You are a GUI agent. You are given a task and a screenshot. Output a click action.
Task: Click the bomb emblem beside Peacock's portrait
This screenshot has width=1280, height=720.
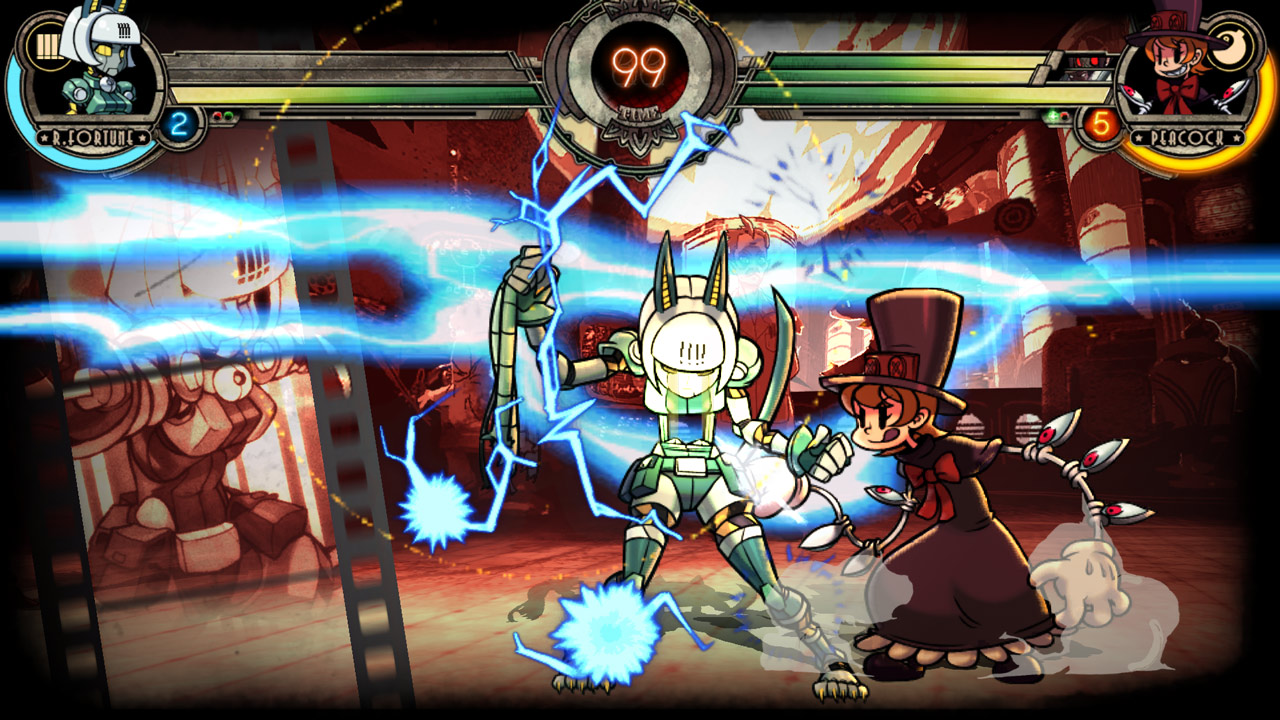[1229, 48]
